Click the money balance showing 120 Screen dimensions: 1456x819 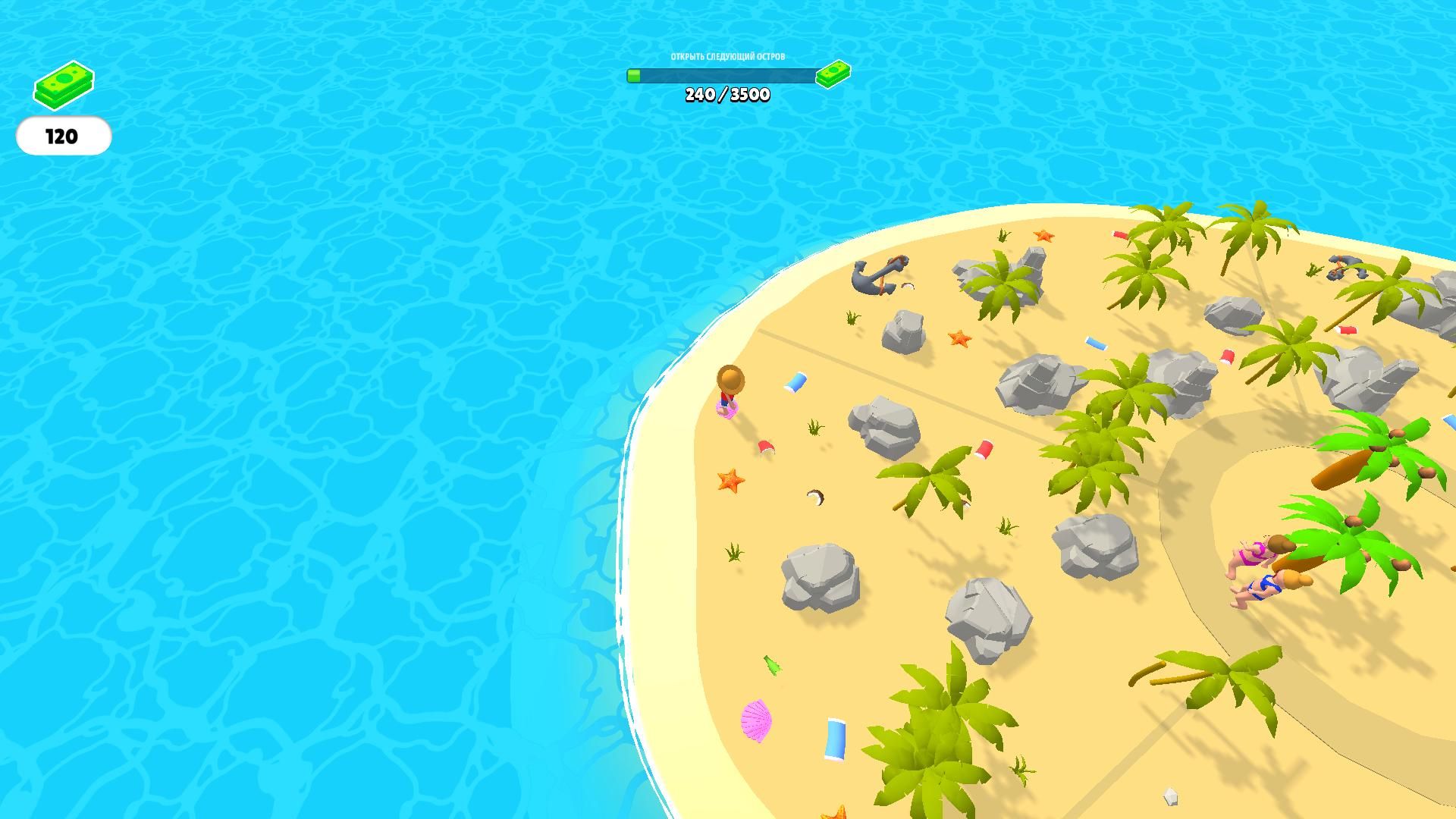(x=64, y=136)
